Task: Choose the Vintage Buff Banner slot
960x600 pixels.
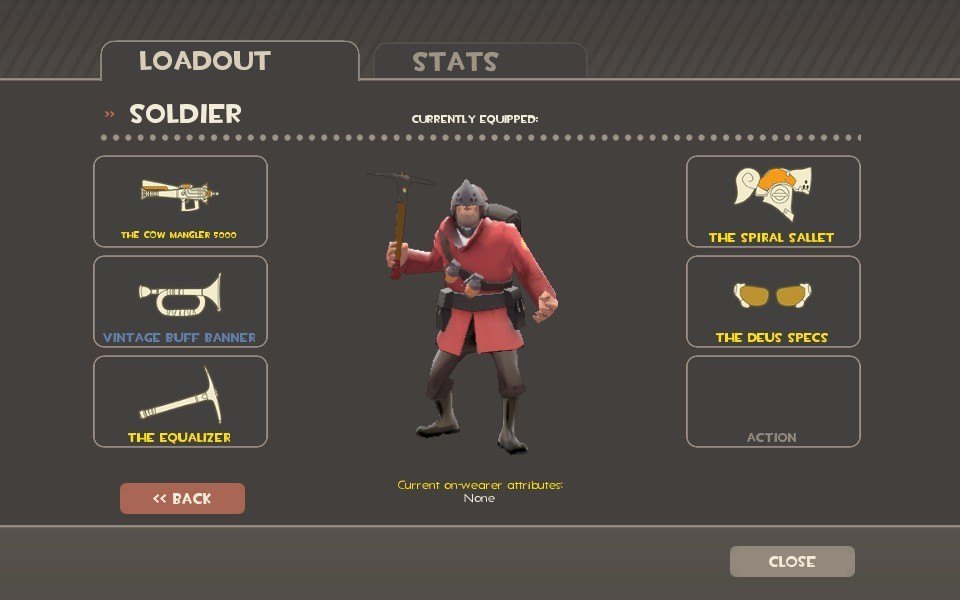Action: pos(180,301)
